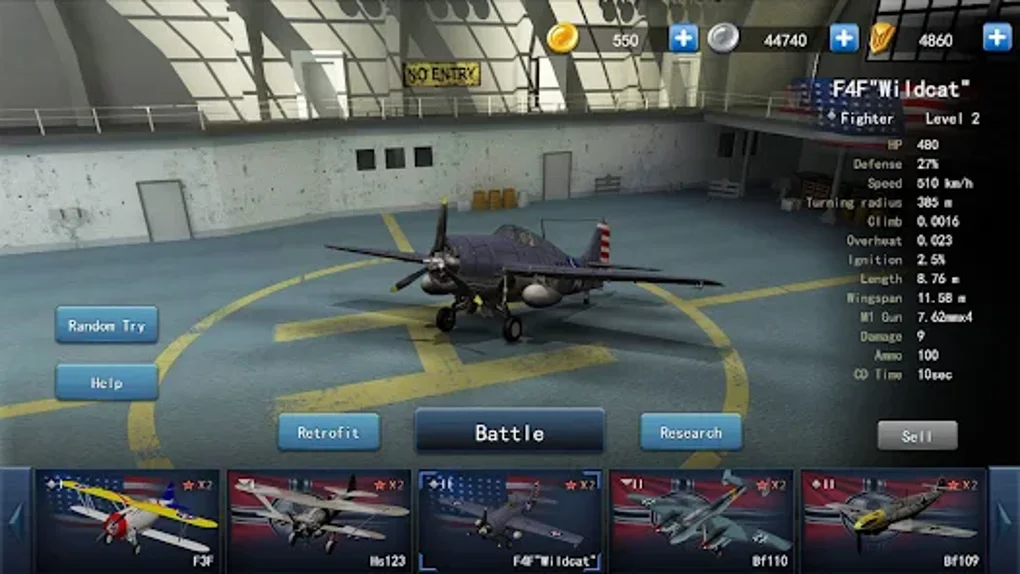Open the Help page
The width and height of the screenshot is (1020, 574).
(107, 382)
